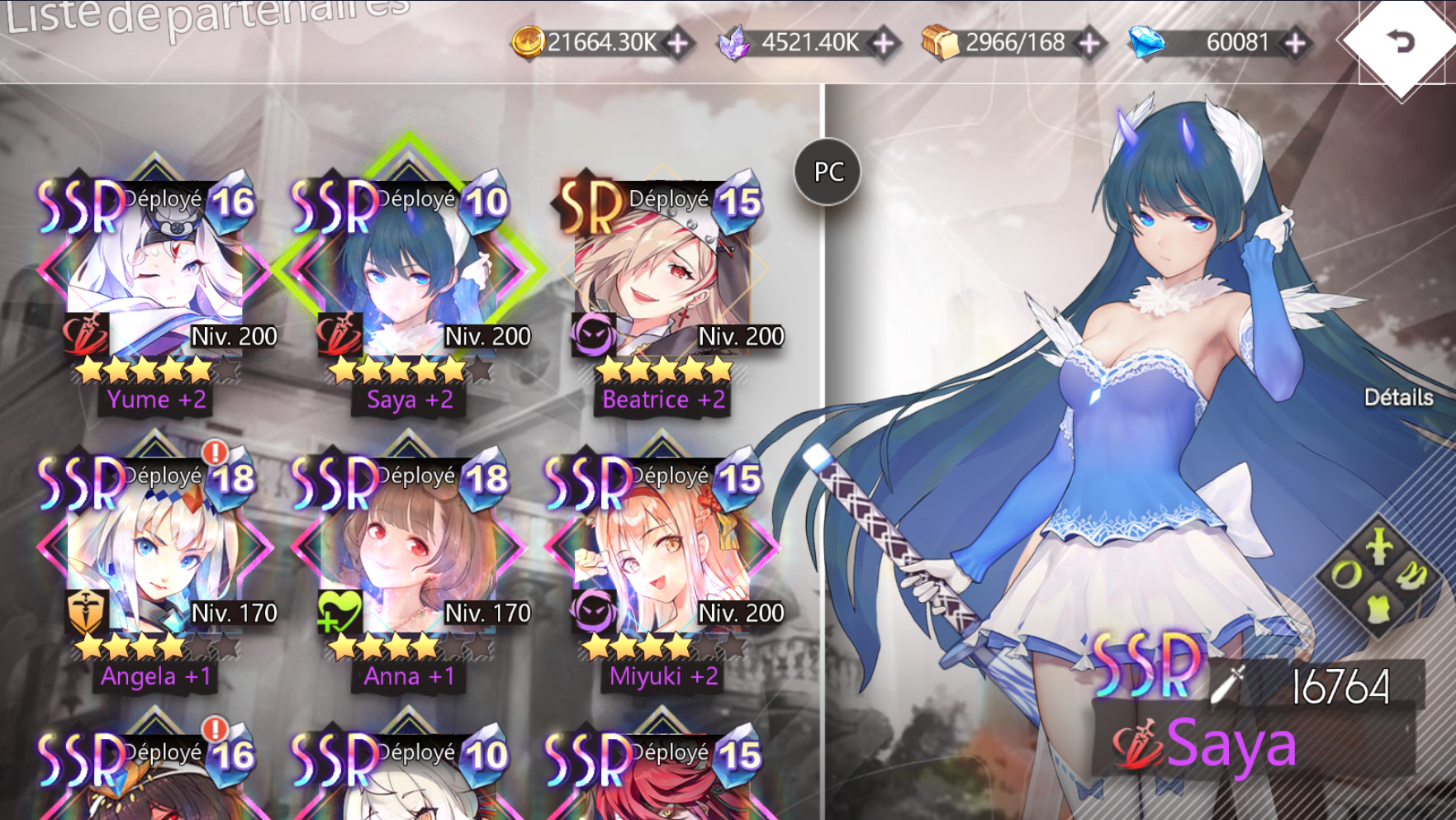
Task: Go back using the return arrow
Action: click(x=1400, y=41)
